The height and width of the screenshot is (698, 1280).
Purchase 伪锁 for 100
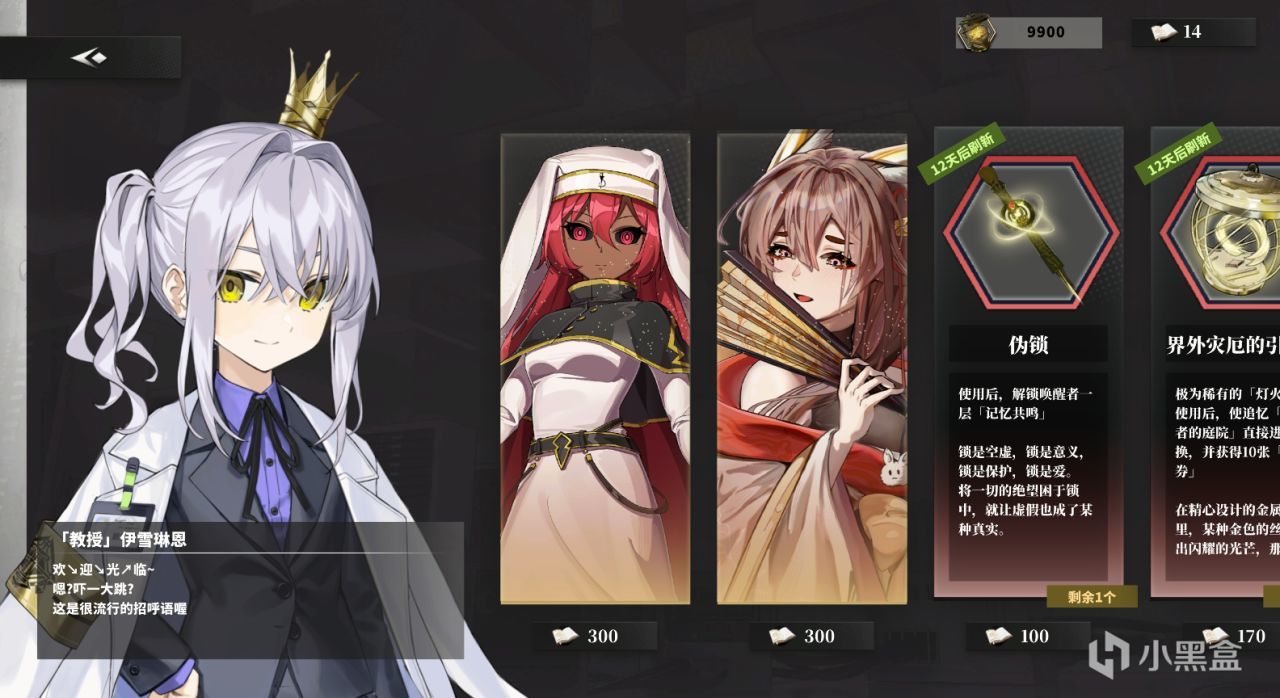click(1028, 636)
